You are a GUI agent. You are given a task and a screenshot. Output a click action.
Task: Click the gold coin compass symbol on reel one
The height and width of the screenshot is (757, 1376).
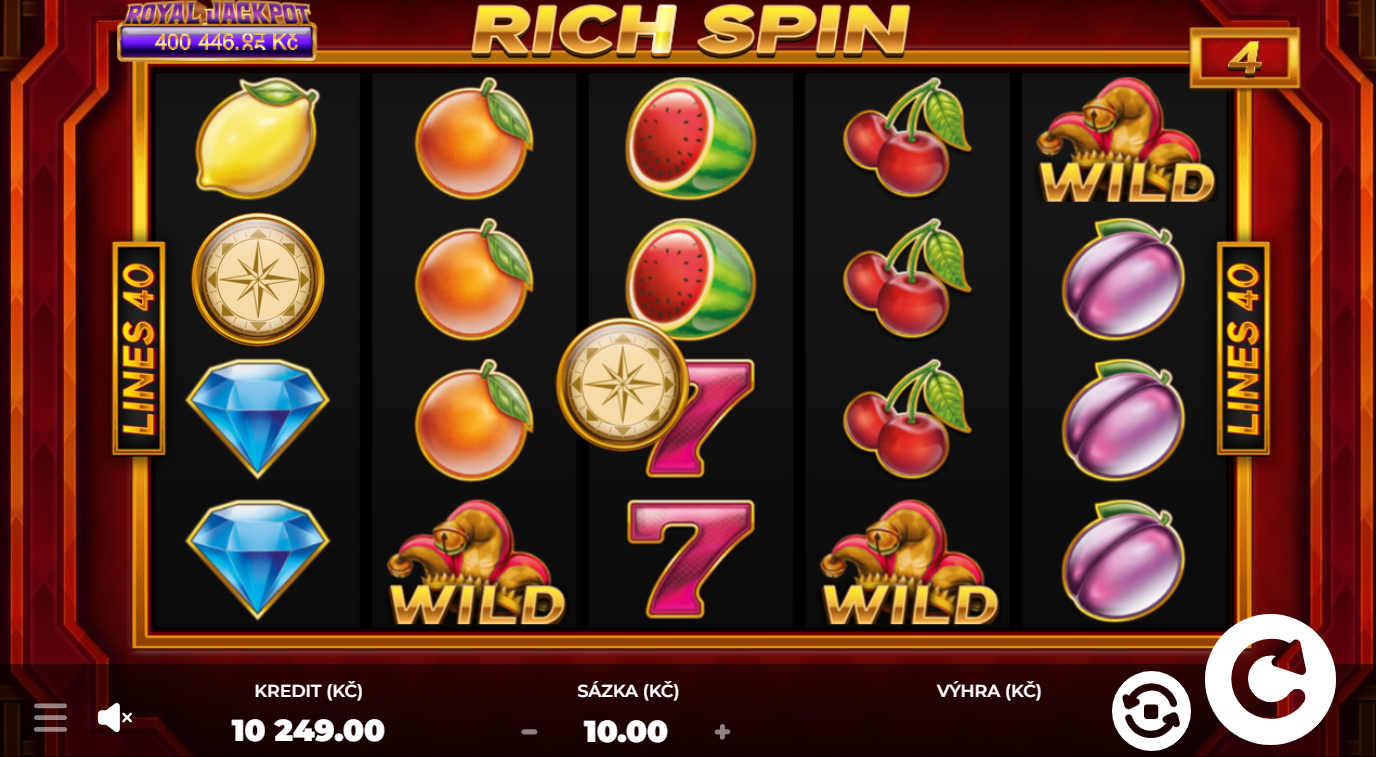[x=257, y=279]
